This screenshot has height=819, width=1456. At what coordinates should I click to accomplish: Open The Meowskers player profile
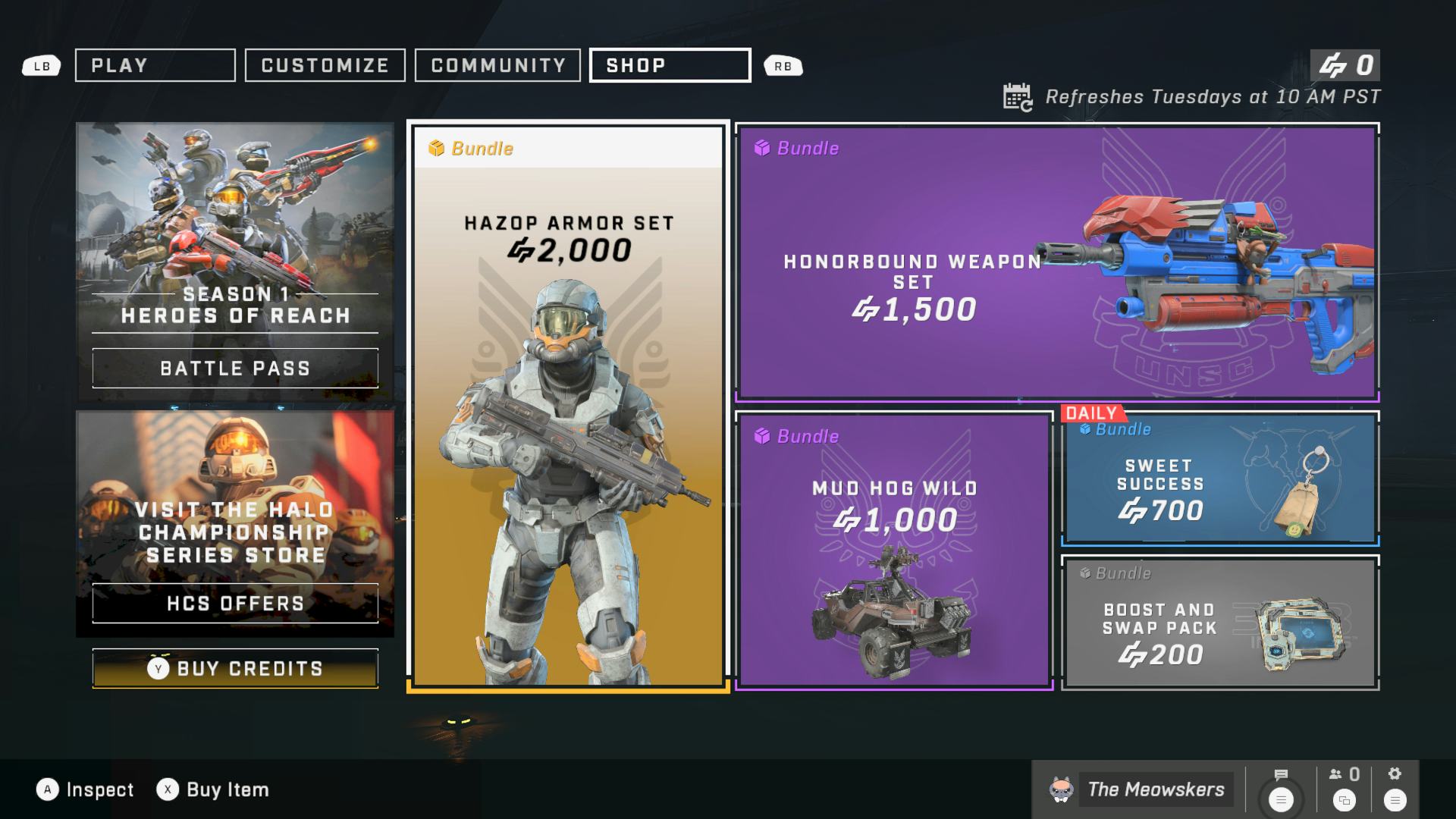coord(1140,789)
